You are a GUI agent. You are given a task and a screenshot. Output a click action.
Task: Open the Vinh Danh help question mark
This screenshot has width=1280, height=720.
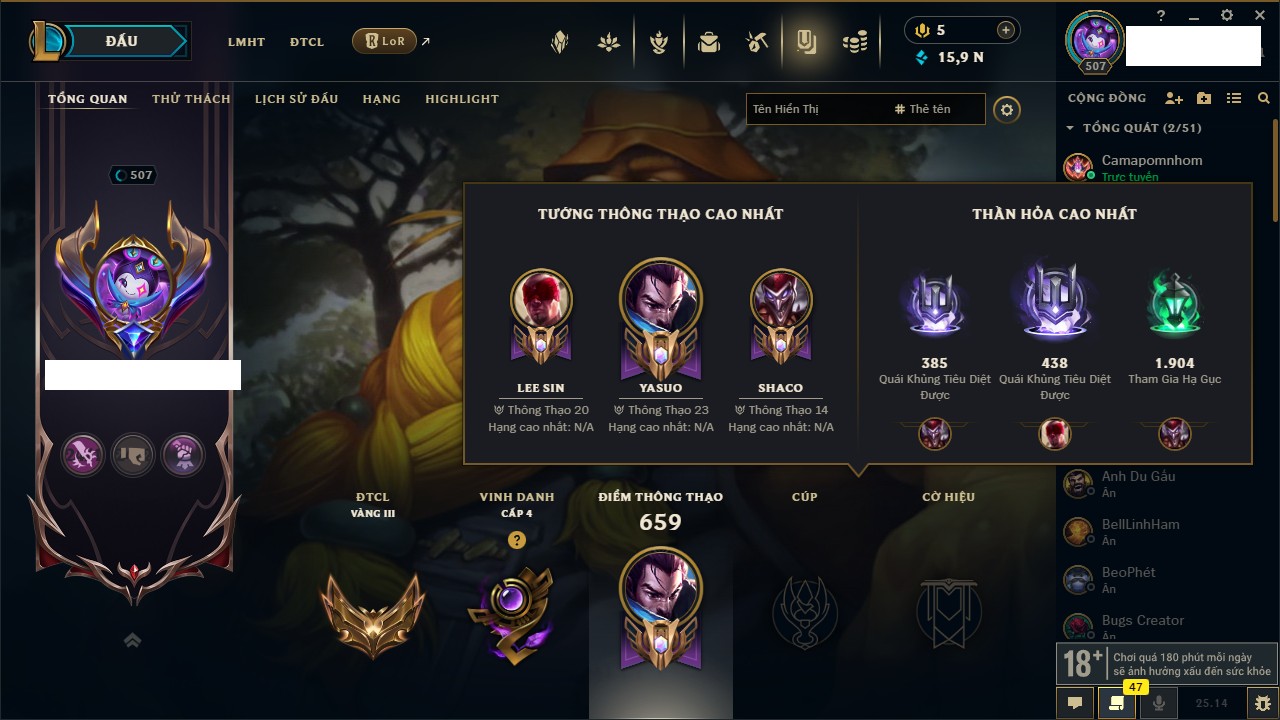click(516, 540)
